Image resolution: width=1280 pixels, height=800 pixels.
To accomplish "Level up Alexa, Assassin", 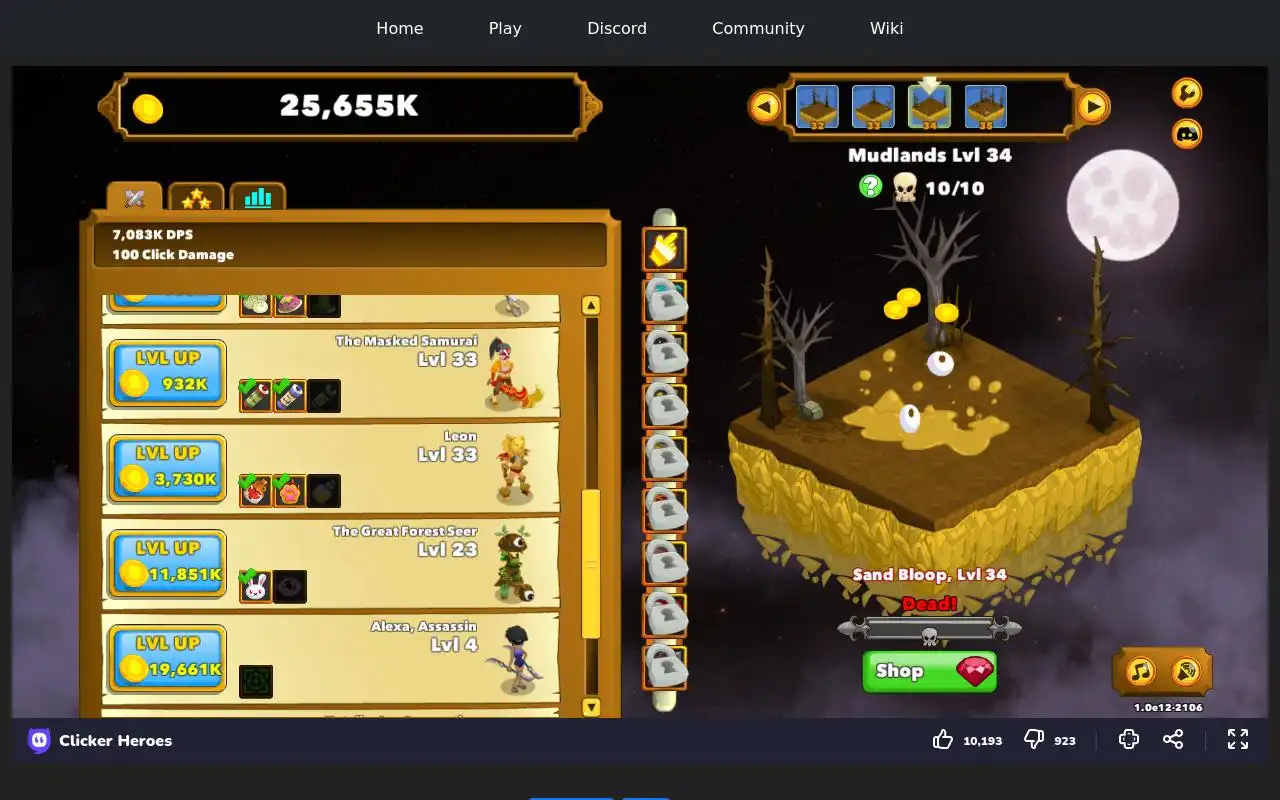I will pos(167,658).
